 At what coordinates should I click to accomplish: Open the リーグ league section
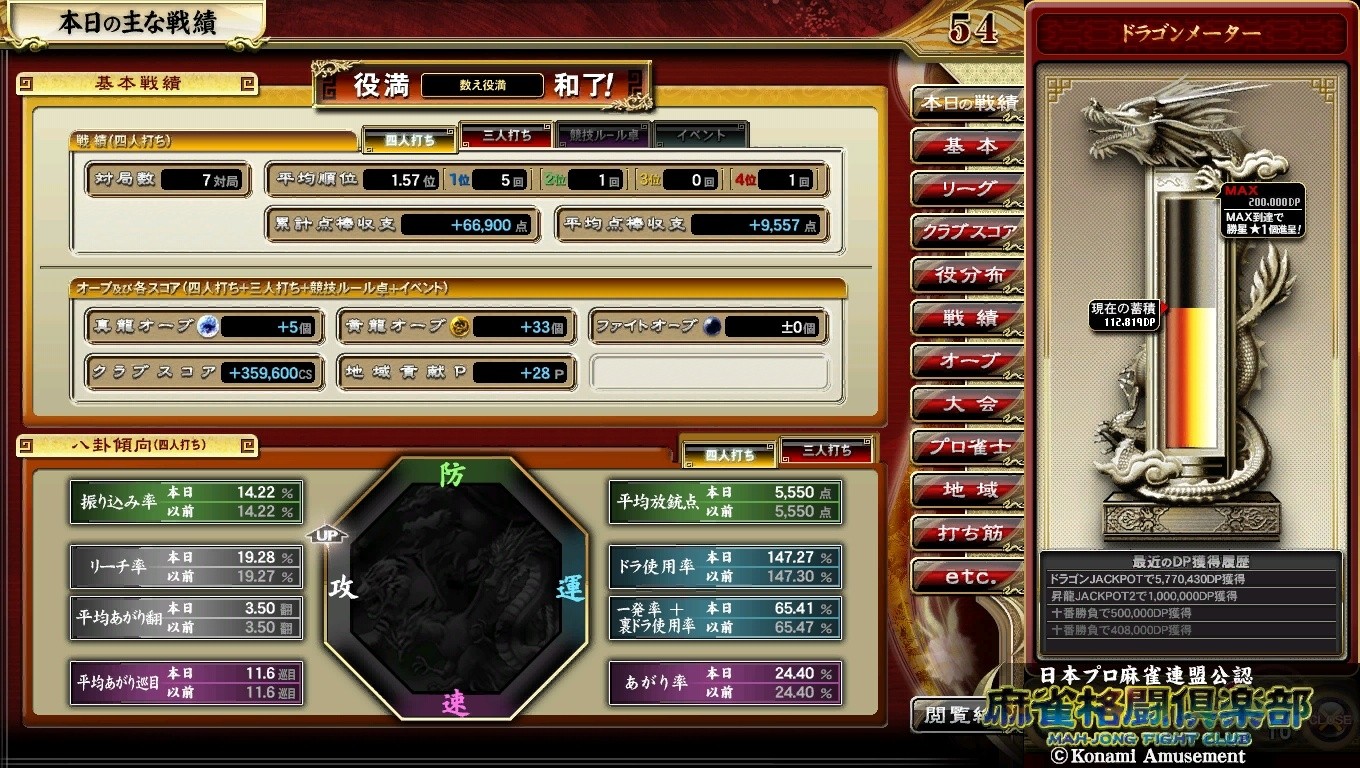[x=968, y=189]
